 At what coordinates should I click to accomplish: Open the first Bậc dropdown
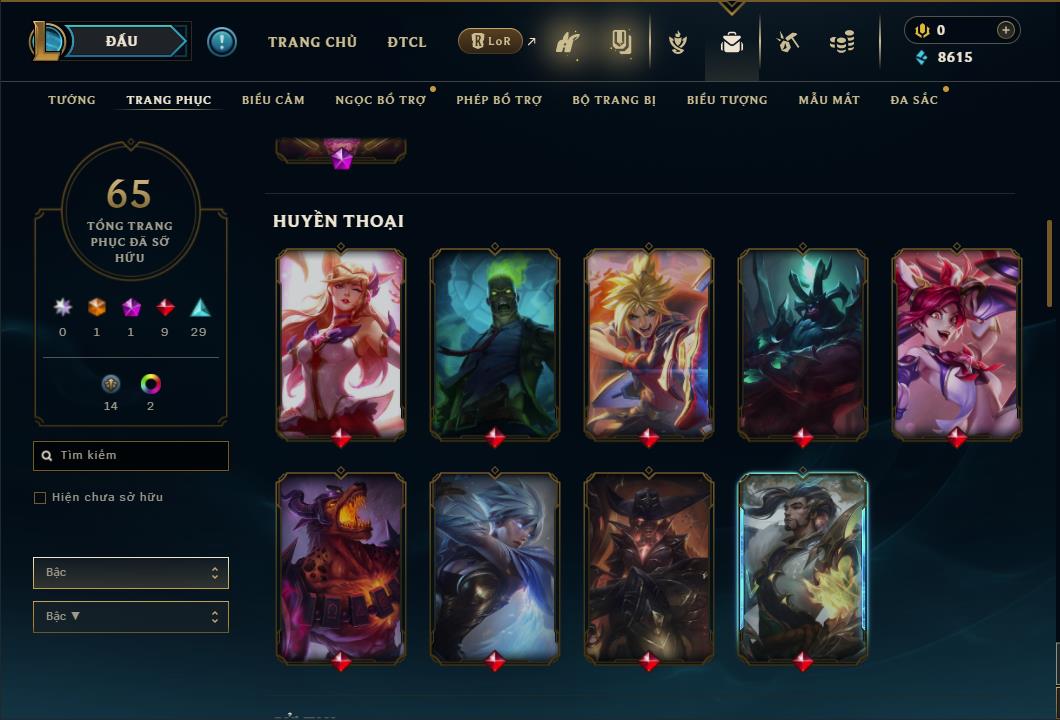point(131,573)
